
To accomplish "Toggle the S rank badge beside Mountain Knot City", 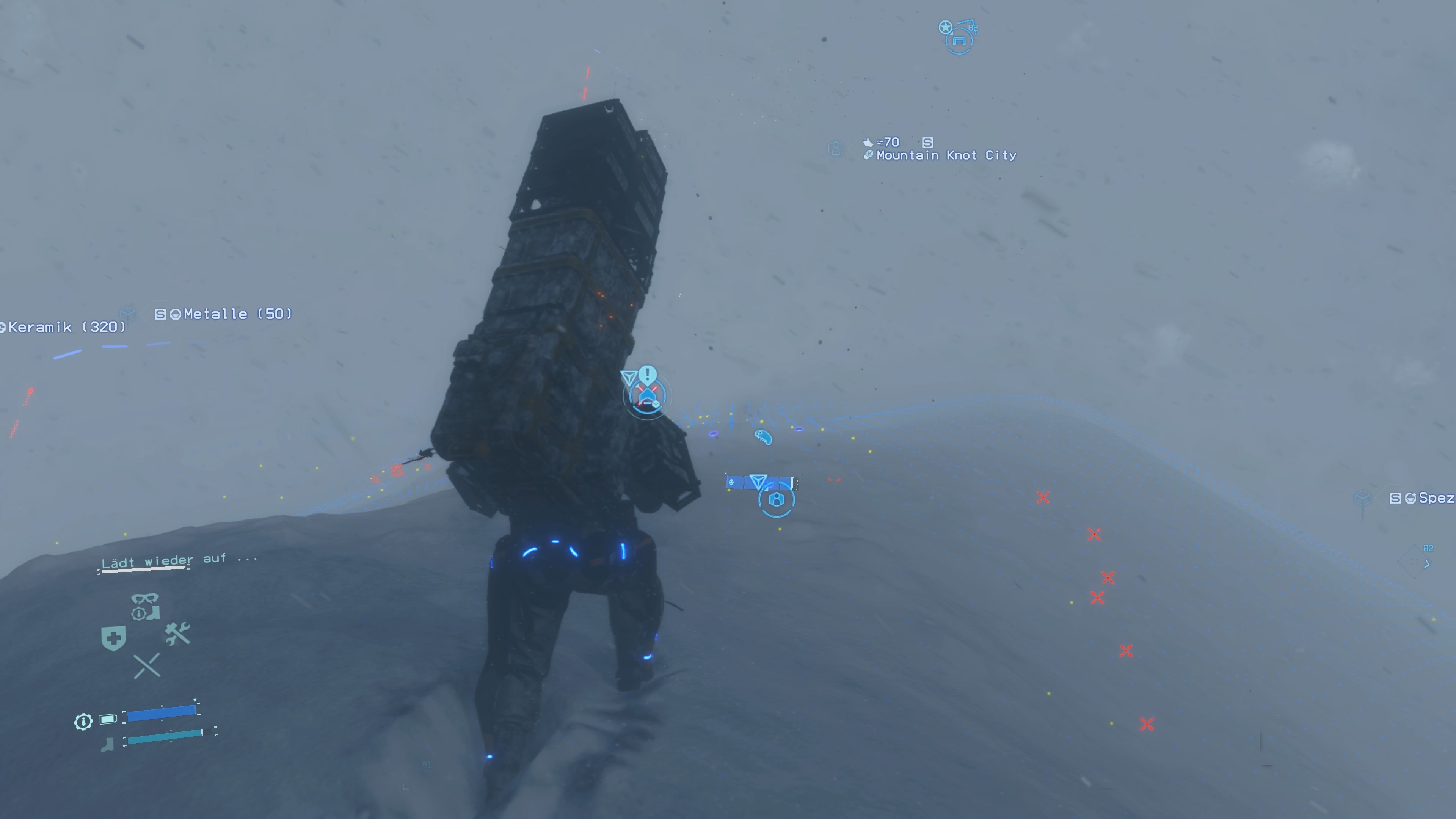I will pos(928,144).
